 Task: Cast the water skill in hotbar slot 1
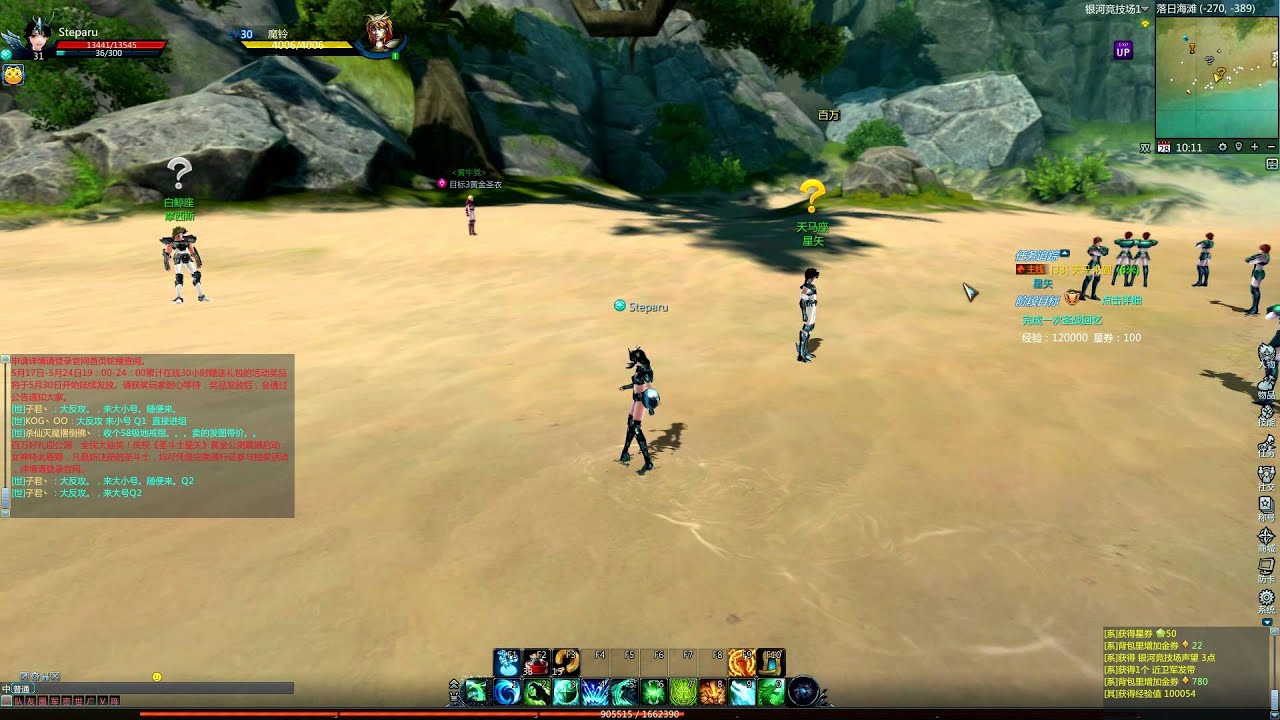tap(508, 693)
